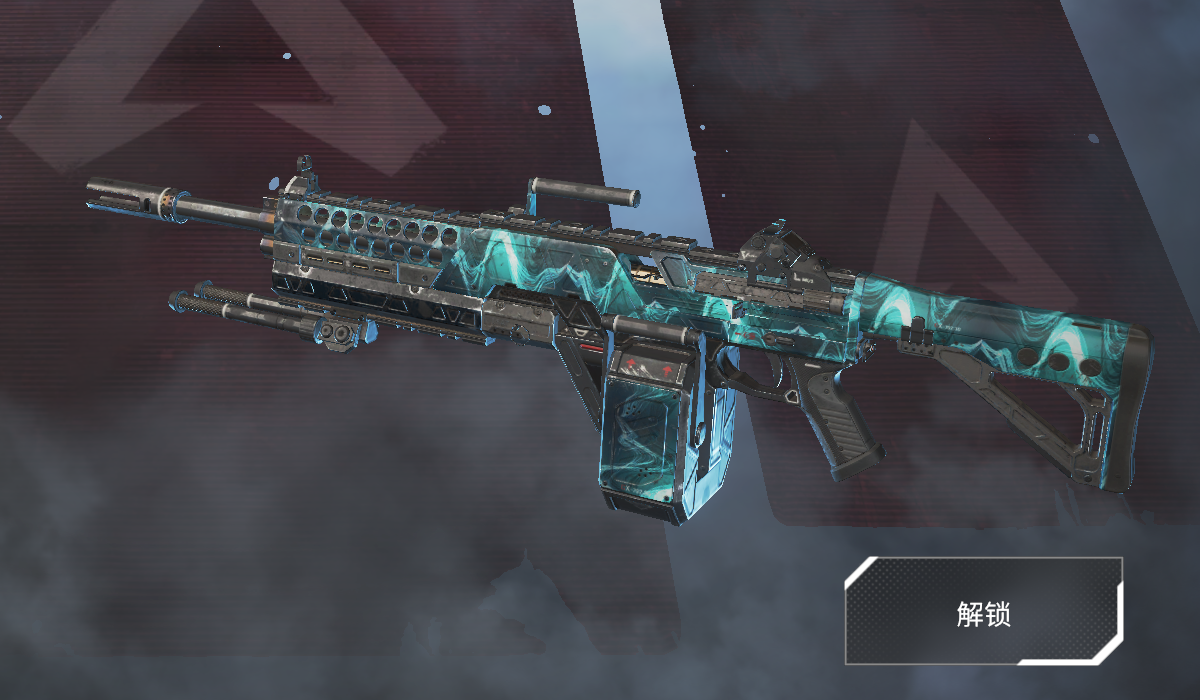Click the 解锁 unlock button

coord(983,611)
